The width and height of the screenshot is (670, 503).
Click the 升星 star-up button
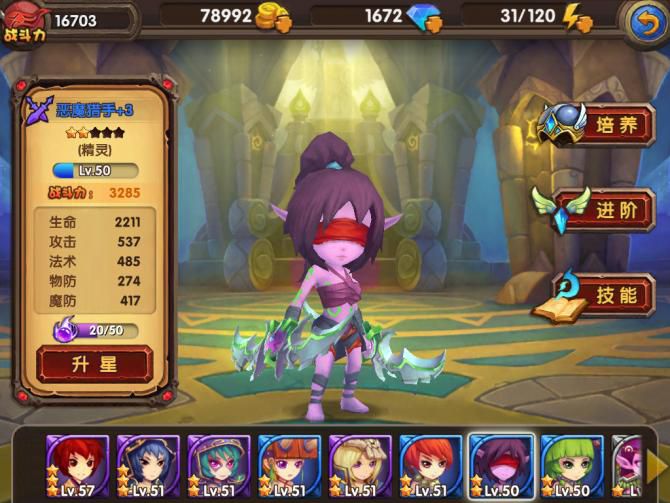coord(95,363)
